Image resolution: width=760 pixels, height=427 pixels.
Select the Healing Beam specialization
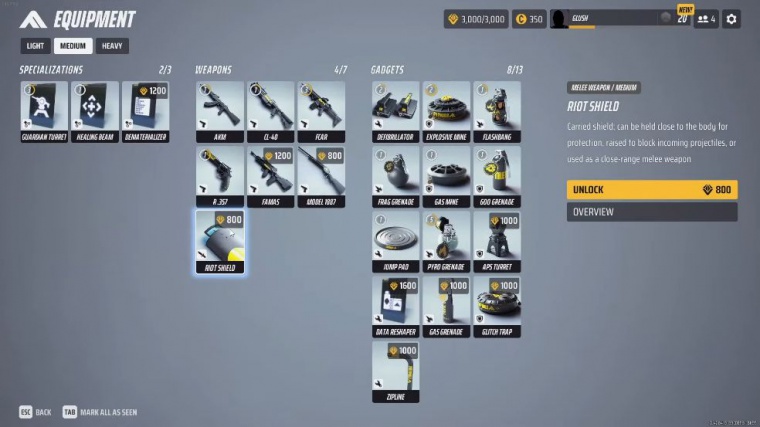94,111
